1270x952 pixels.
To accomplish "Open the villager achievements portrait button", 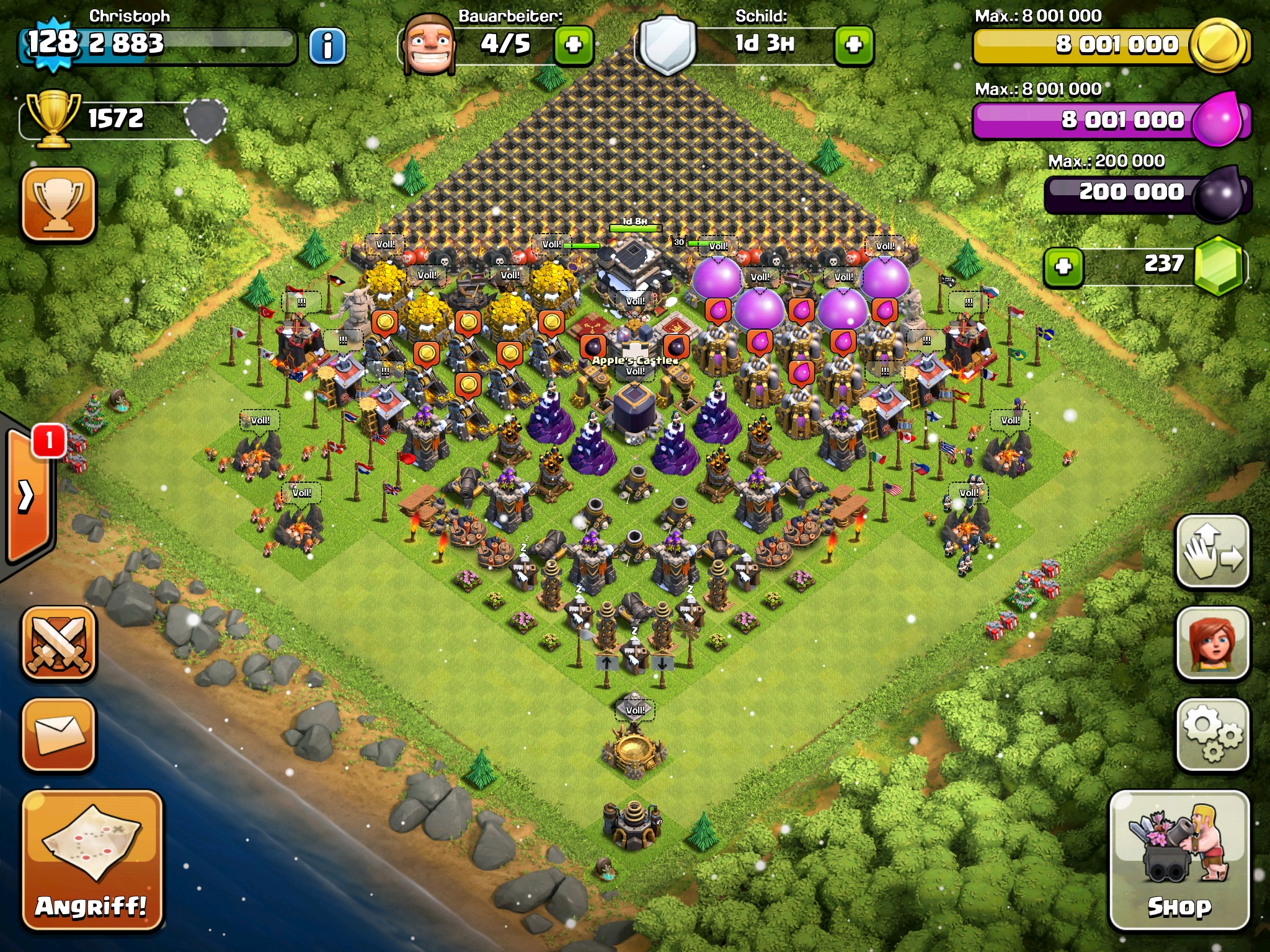I will coord(1212,643).
